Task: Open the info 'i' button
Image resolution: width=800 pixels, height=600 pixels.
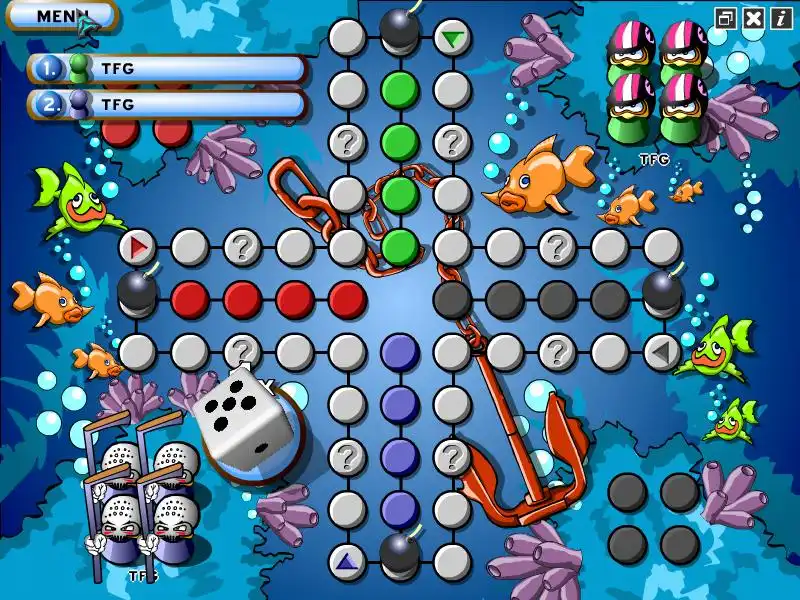Action: click(780, 17)
